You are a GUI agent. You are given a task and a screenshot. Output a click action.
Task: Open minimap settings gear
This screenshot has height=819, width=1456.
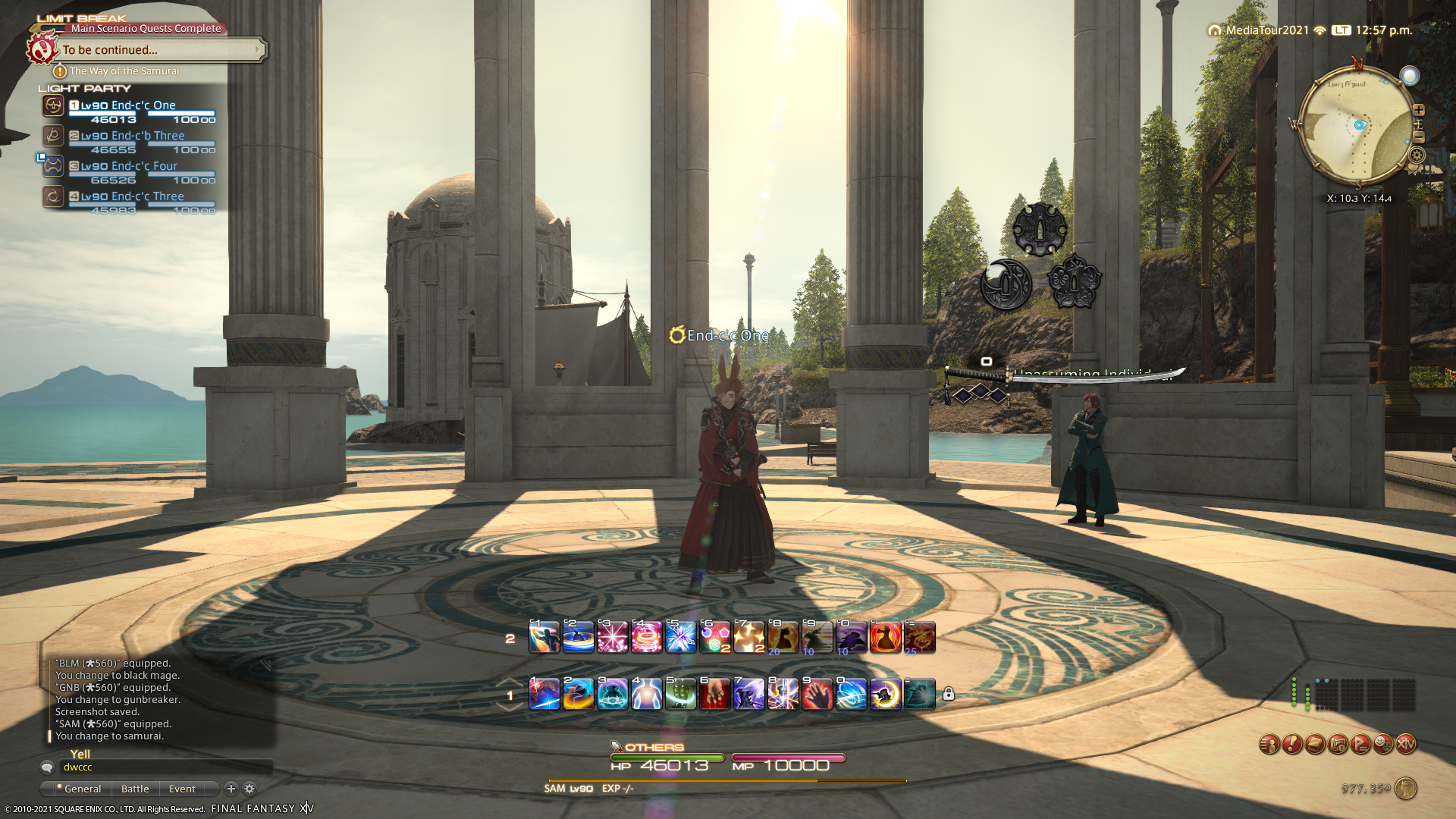click(x=1417, y=155)
